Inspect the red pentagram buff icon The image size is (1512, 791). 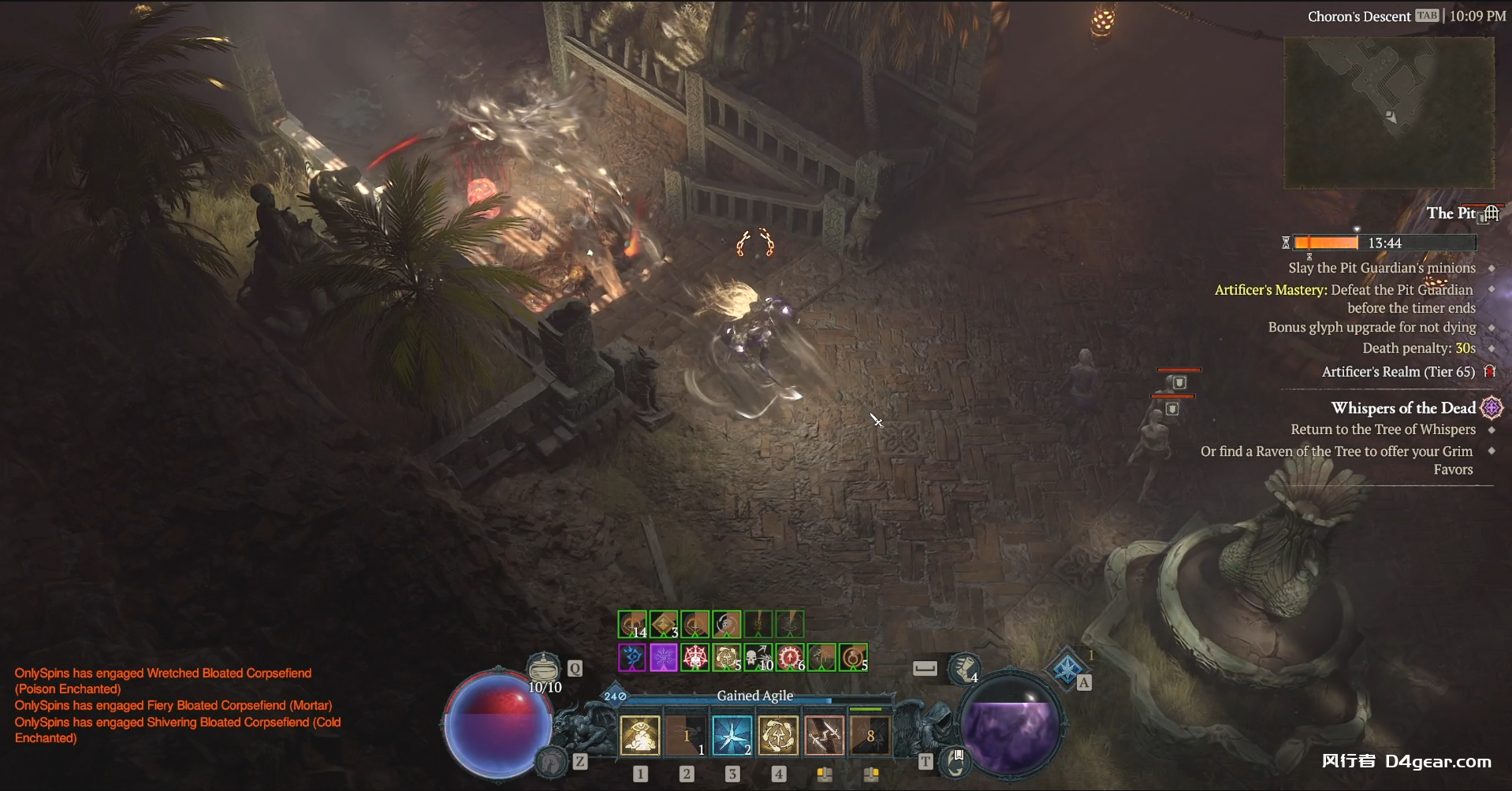695,657
